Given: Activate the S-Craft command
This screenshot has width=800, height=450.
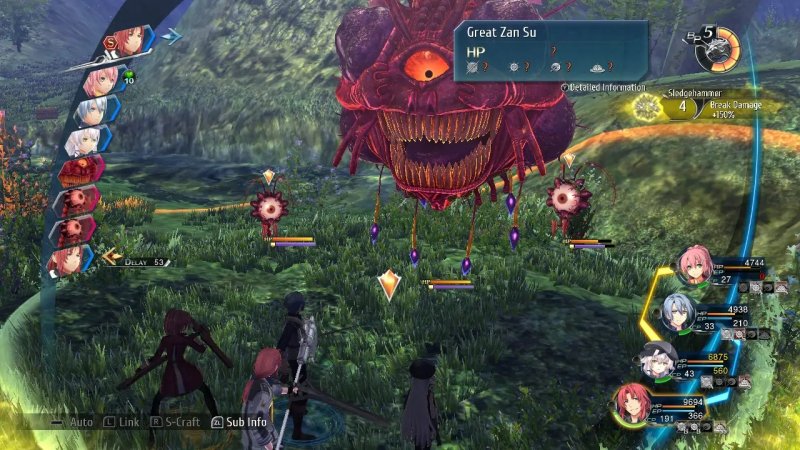Looking at the screenshot, I should pos(178,422).
